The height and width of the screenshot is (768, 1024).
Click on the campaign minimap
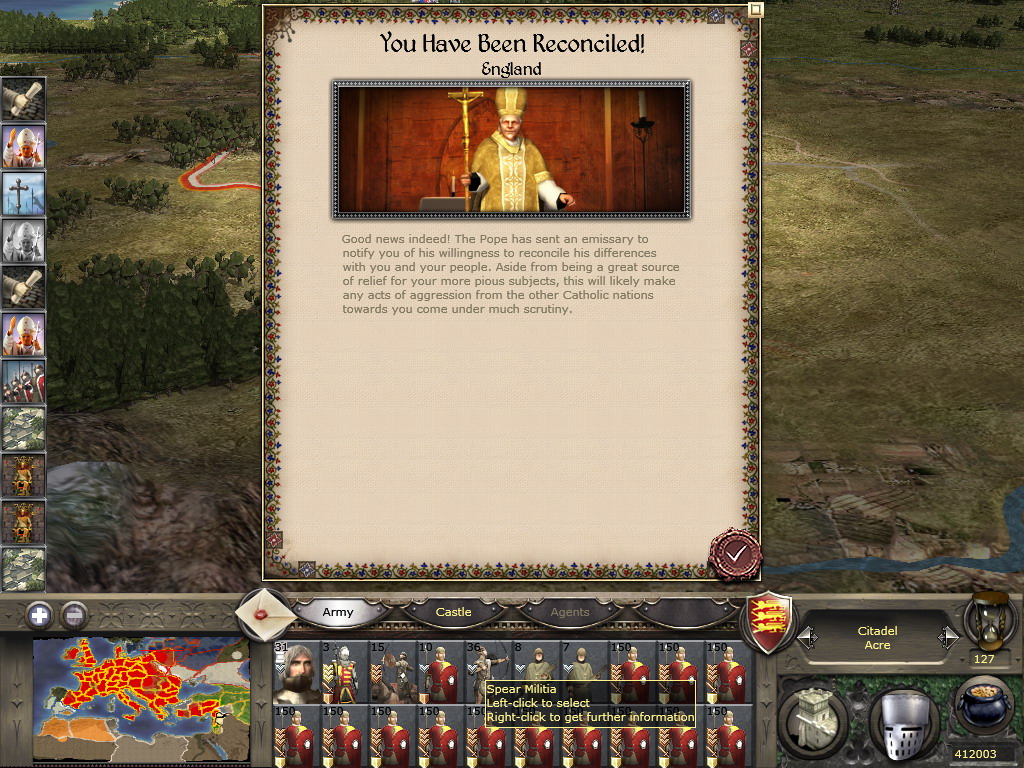coord(140,699)
